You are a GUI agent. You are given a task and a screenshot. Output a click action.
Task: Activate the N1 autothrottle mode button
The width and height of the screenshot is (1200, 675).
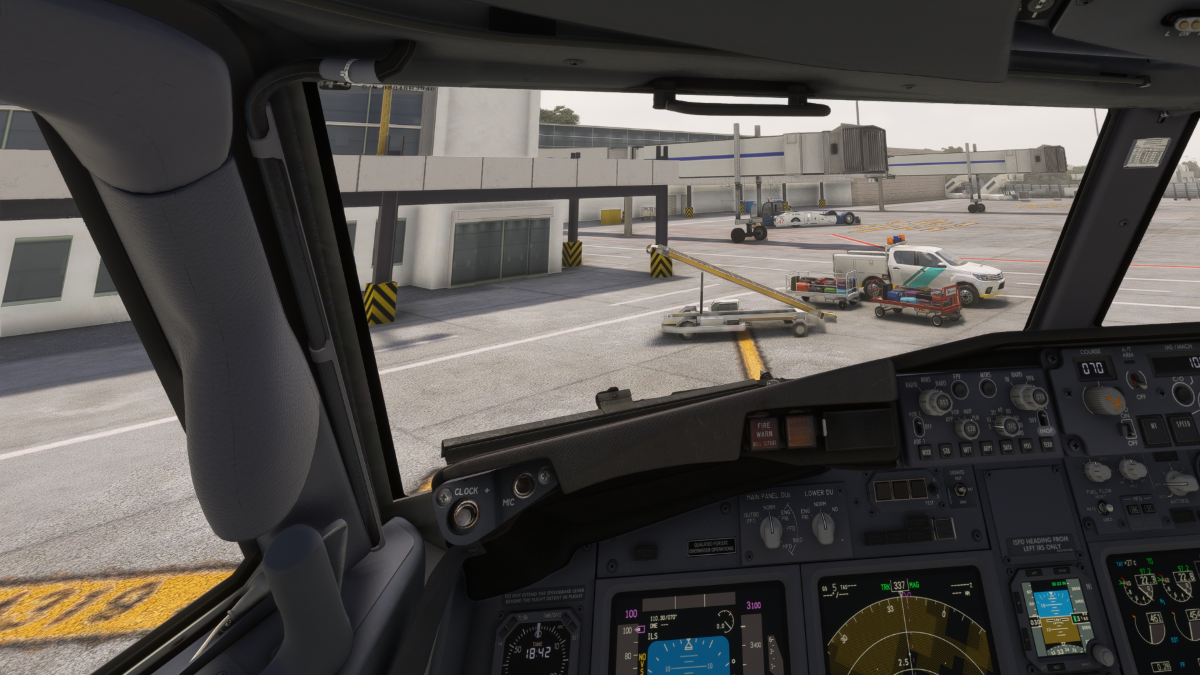coord(1153,430)
